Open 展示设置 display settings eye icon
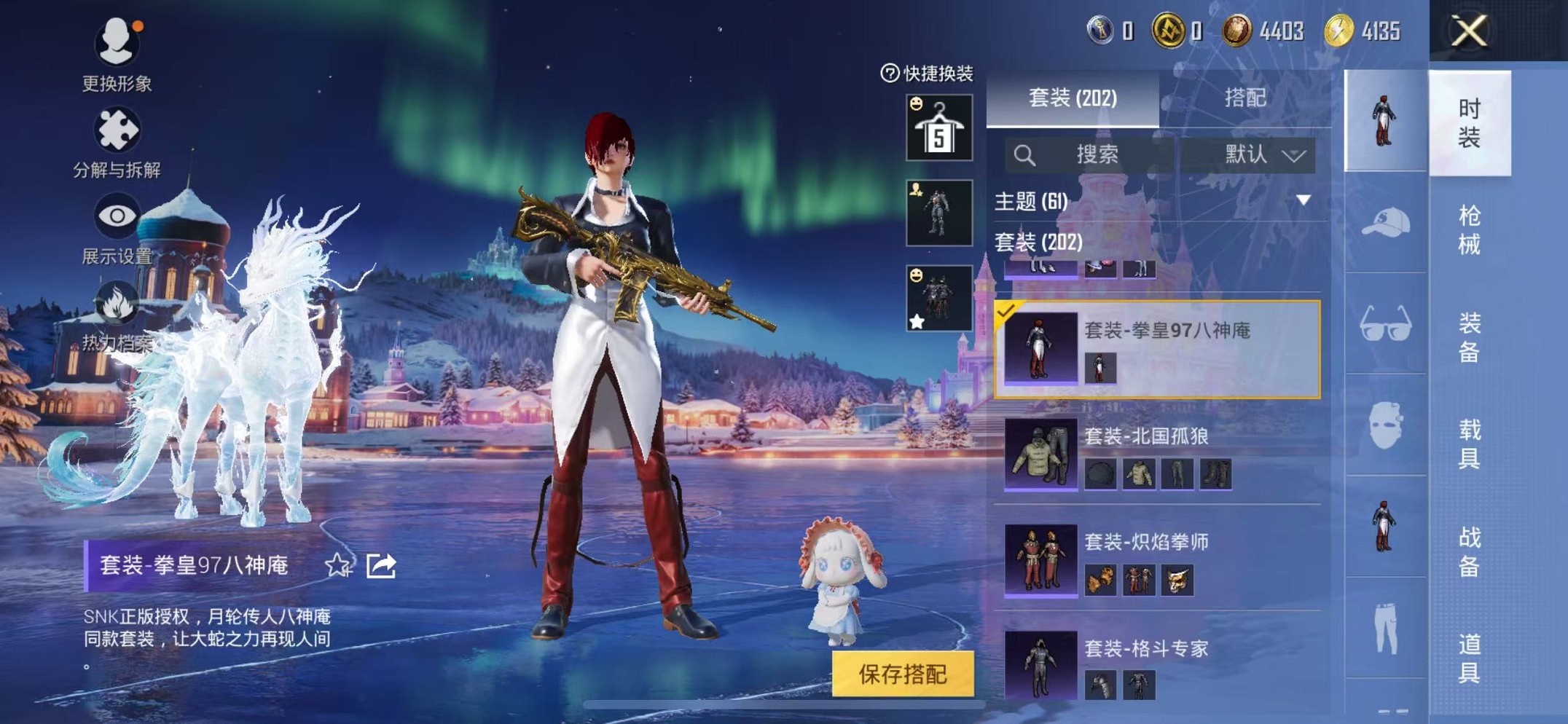This screenshot has height=724, width=1568. pos(119,217)
